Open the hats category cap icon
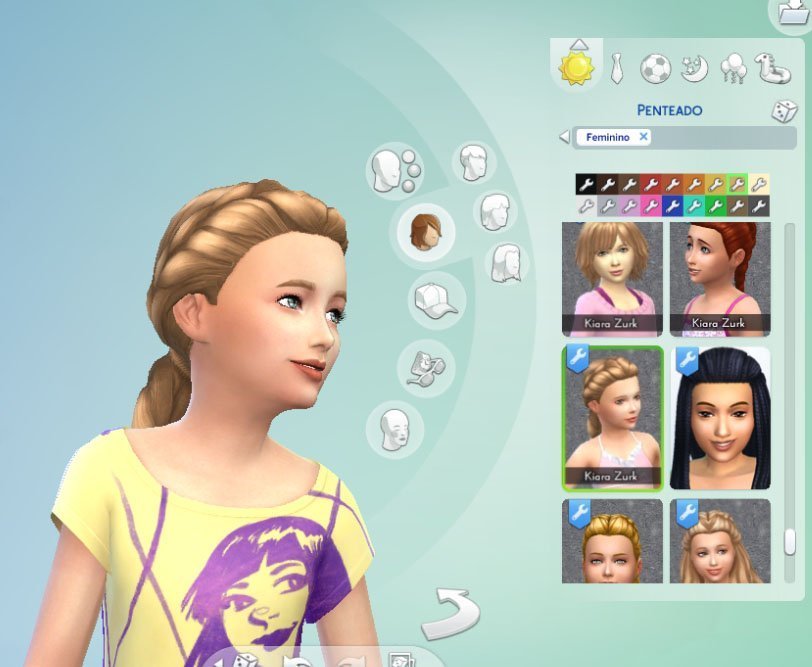 pyautogui.click(x=433, y=300)
